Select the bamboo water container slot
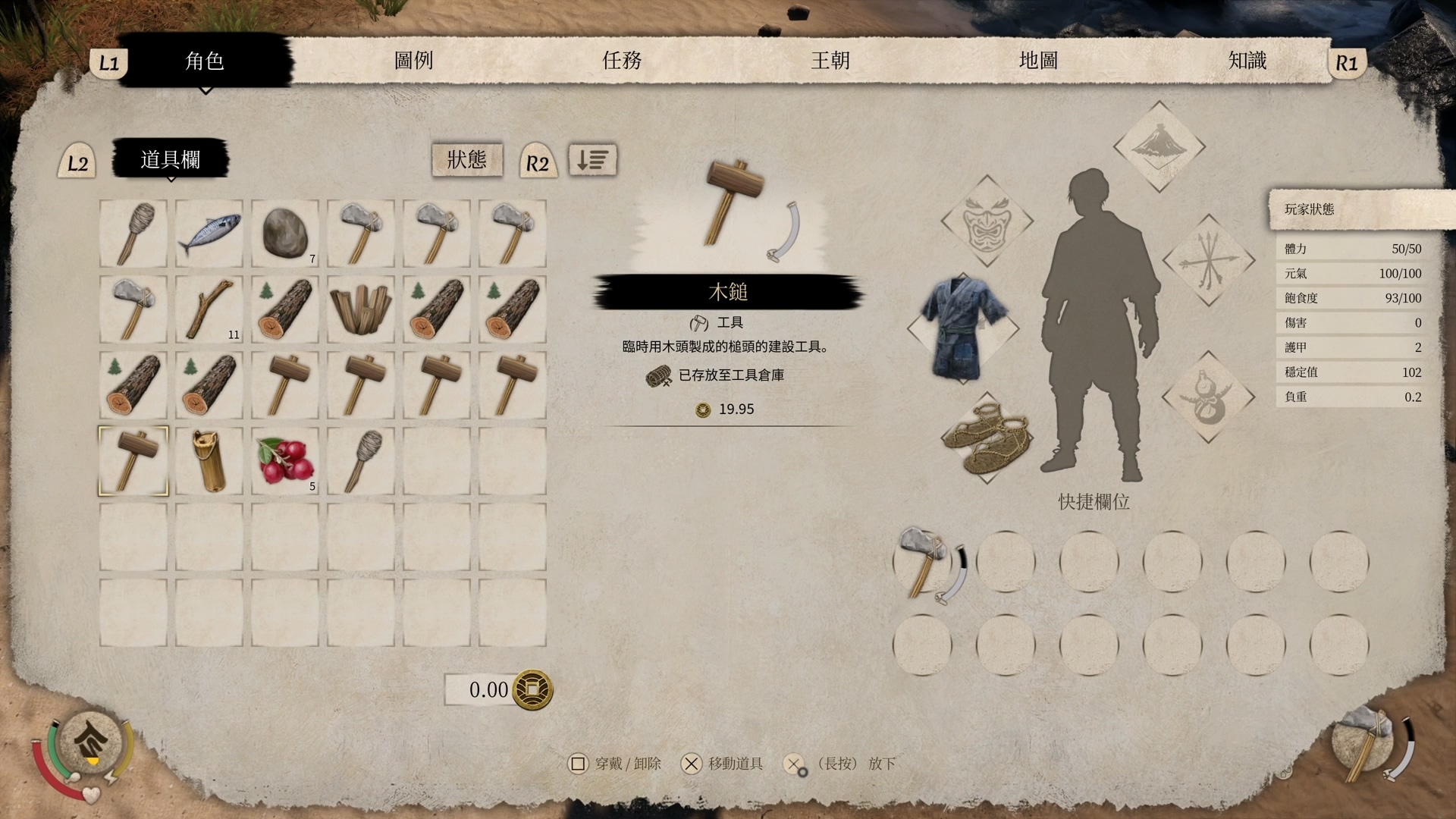Viewport: 1456px width, 819px height. [209, 461]
